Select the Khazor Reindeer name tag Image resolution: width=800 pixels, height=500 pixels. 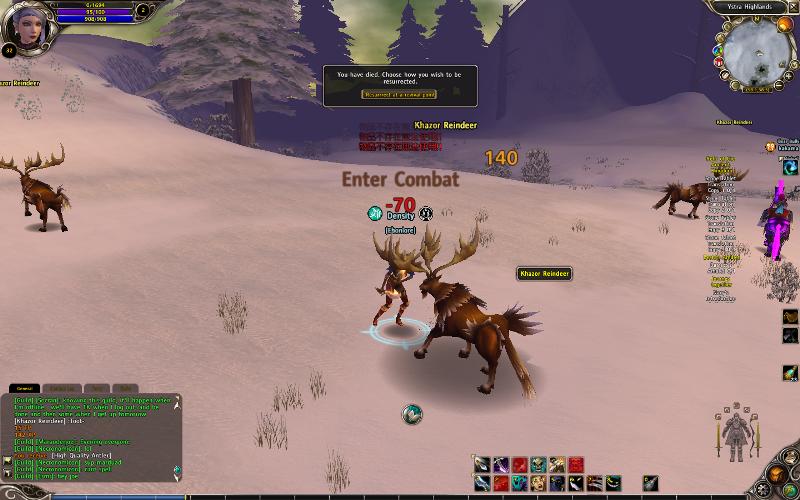(x=544, y=273)
